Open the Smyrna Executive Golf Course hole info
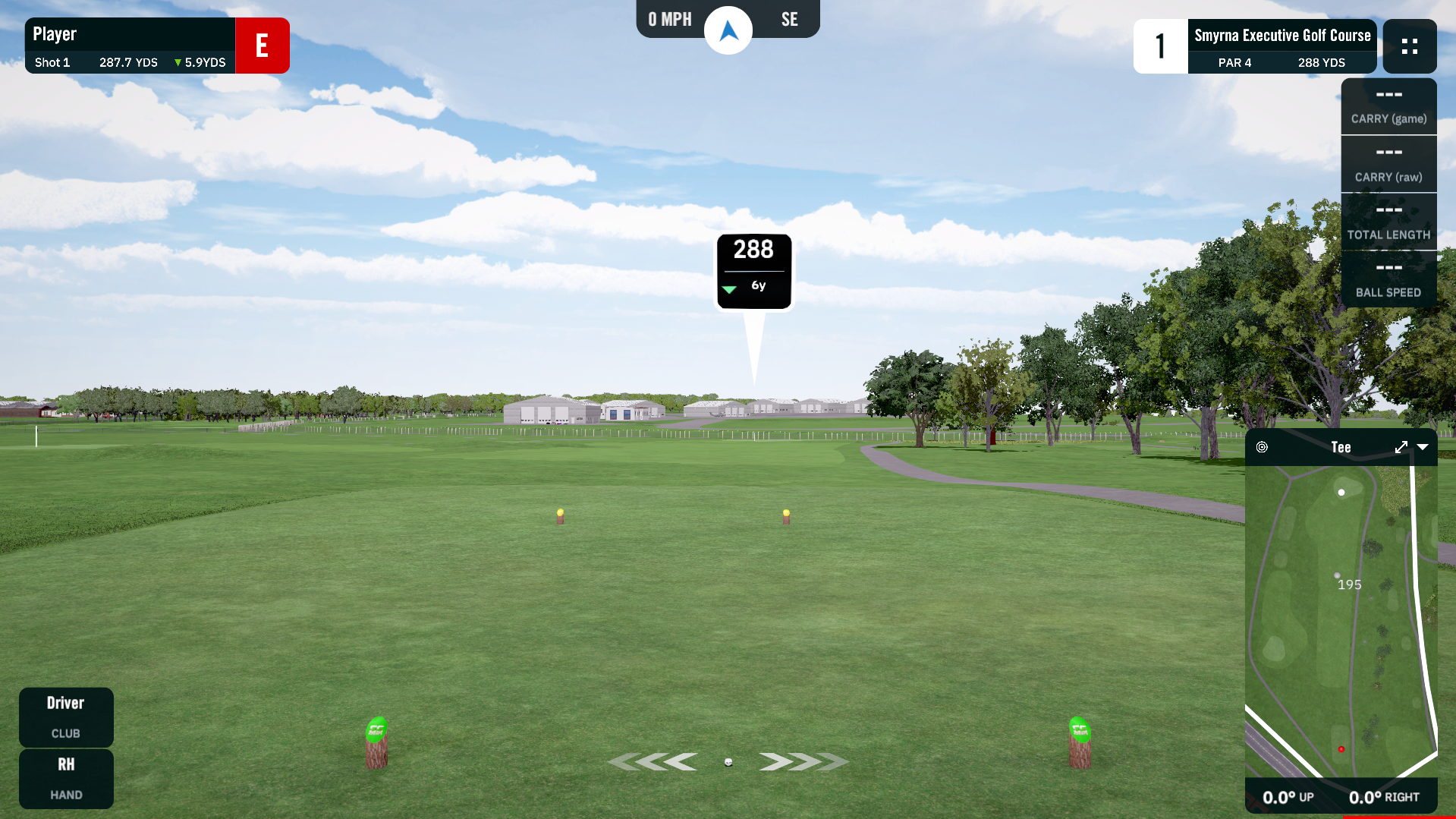Screen dimensions: 1456x819 (x=1281, y=46)
